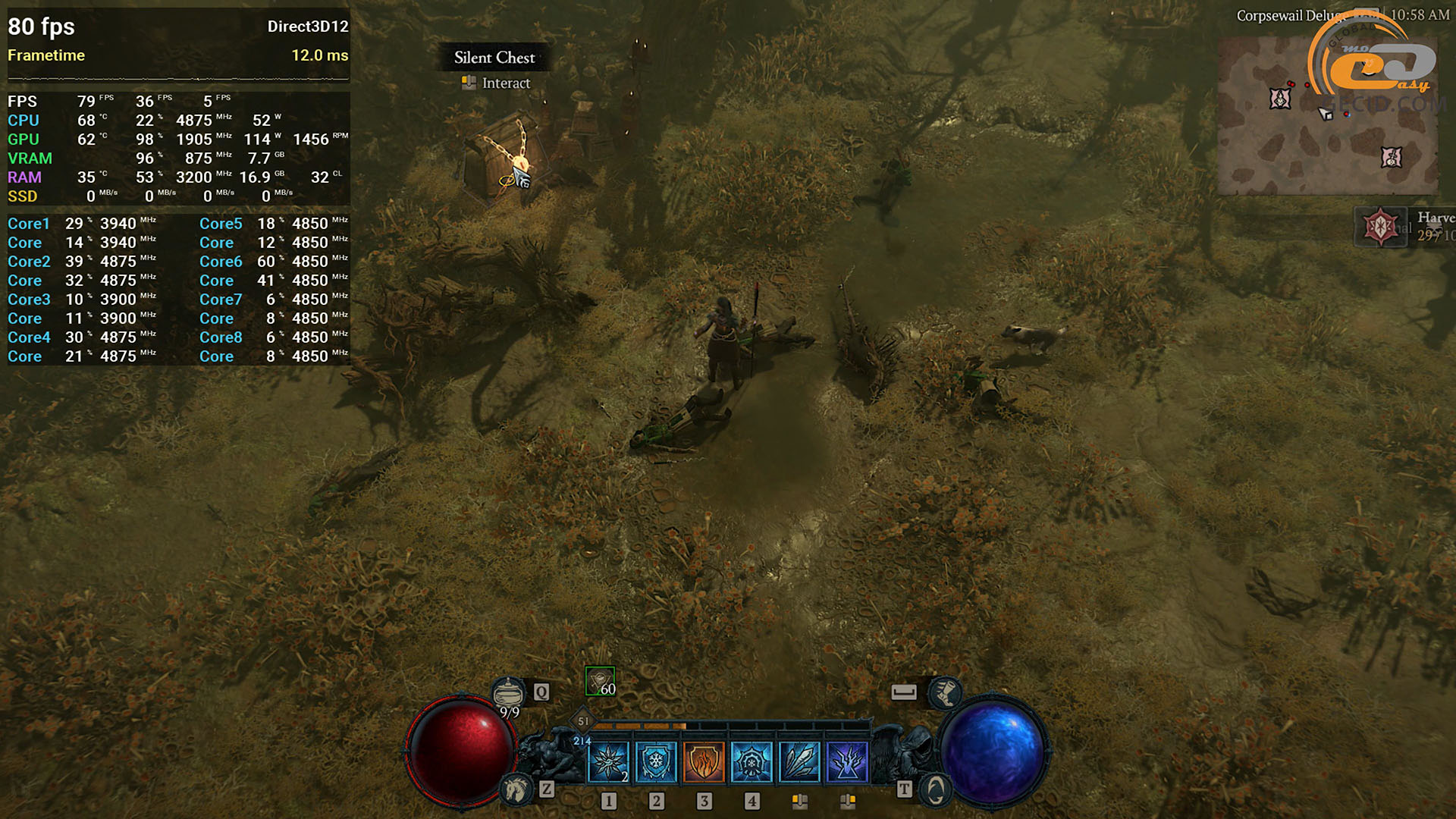The width and height of the screenshot is (1456, 819).
Task: Summon the horse mount icon
Action: pos(517,789)
